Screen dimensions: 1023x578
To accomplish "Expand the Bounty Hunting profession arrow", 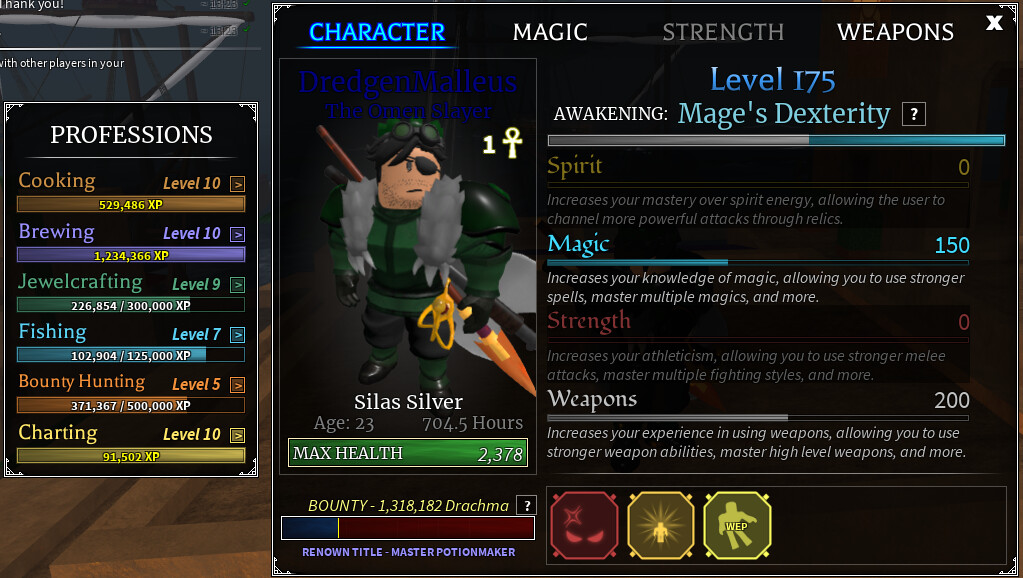I will click(x=237, y=385).
